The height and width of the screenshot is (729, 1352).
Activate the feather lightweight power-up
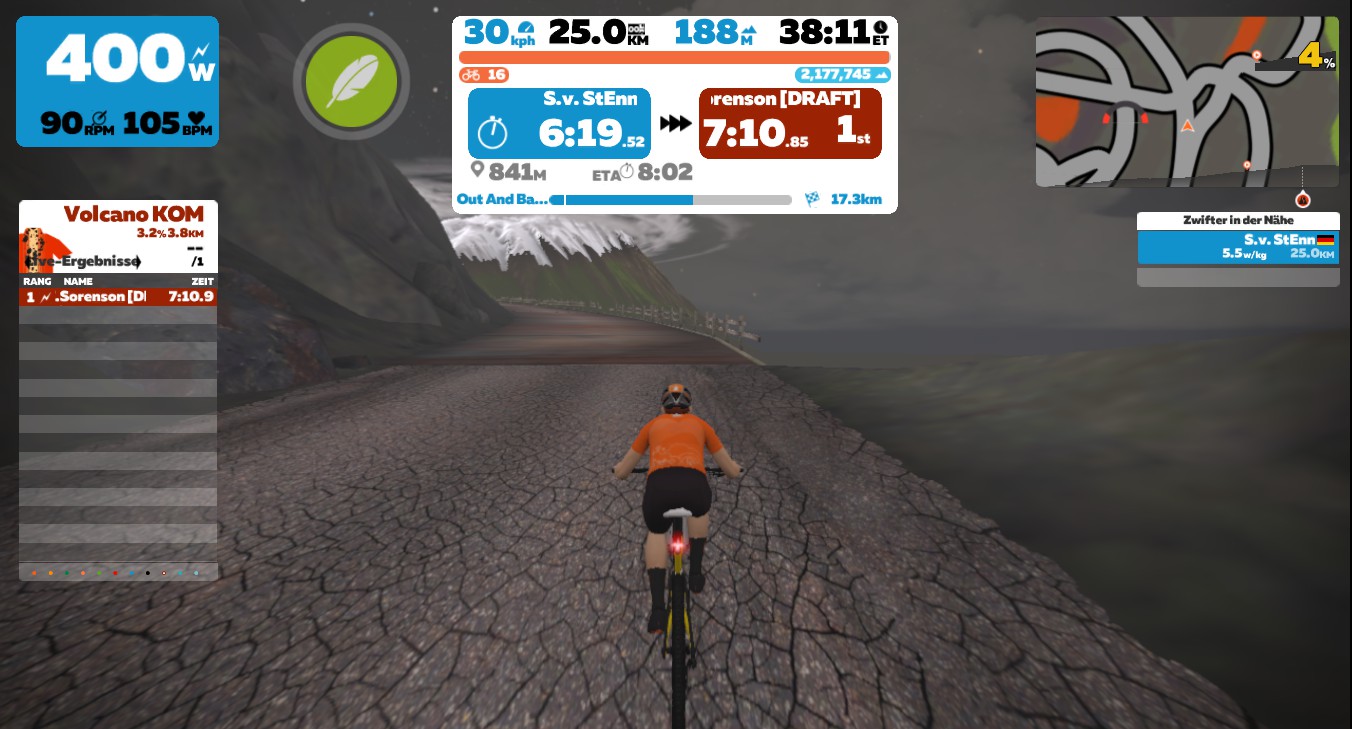pyautogui.click(x=351, y=81)
